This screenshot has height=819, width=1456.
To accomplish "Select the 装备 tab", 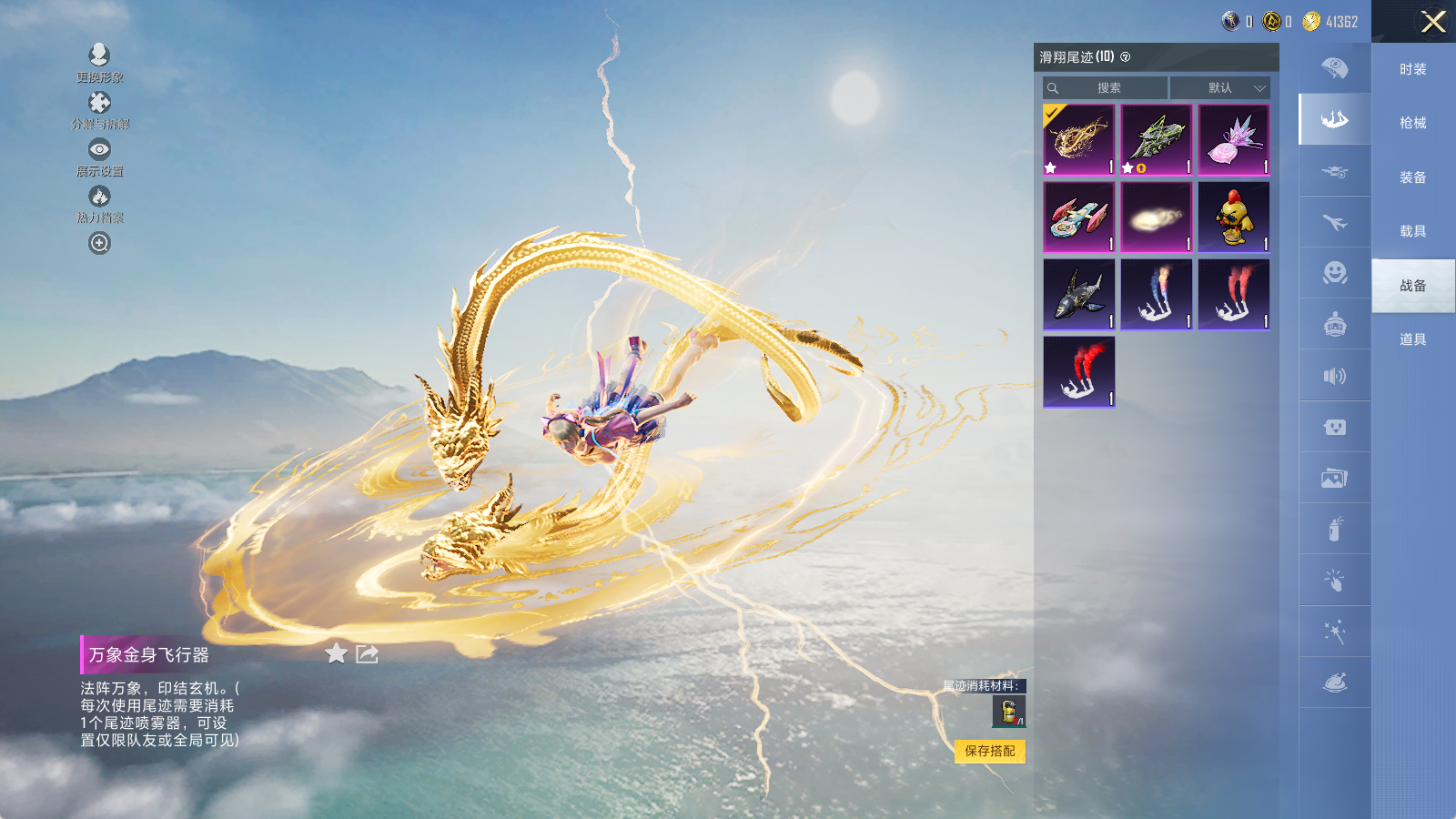I will click(1412, 177).
